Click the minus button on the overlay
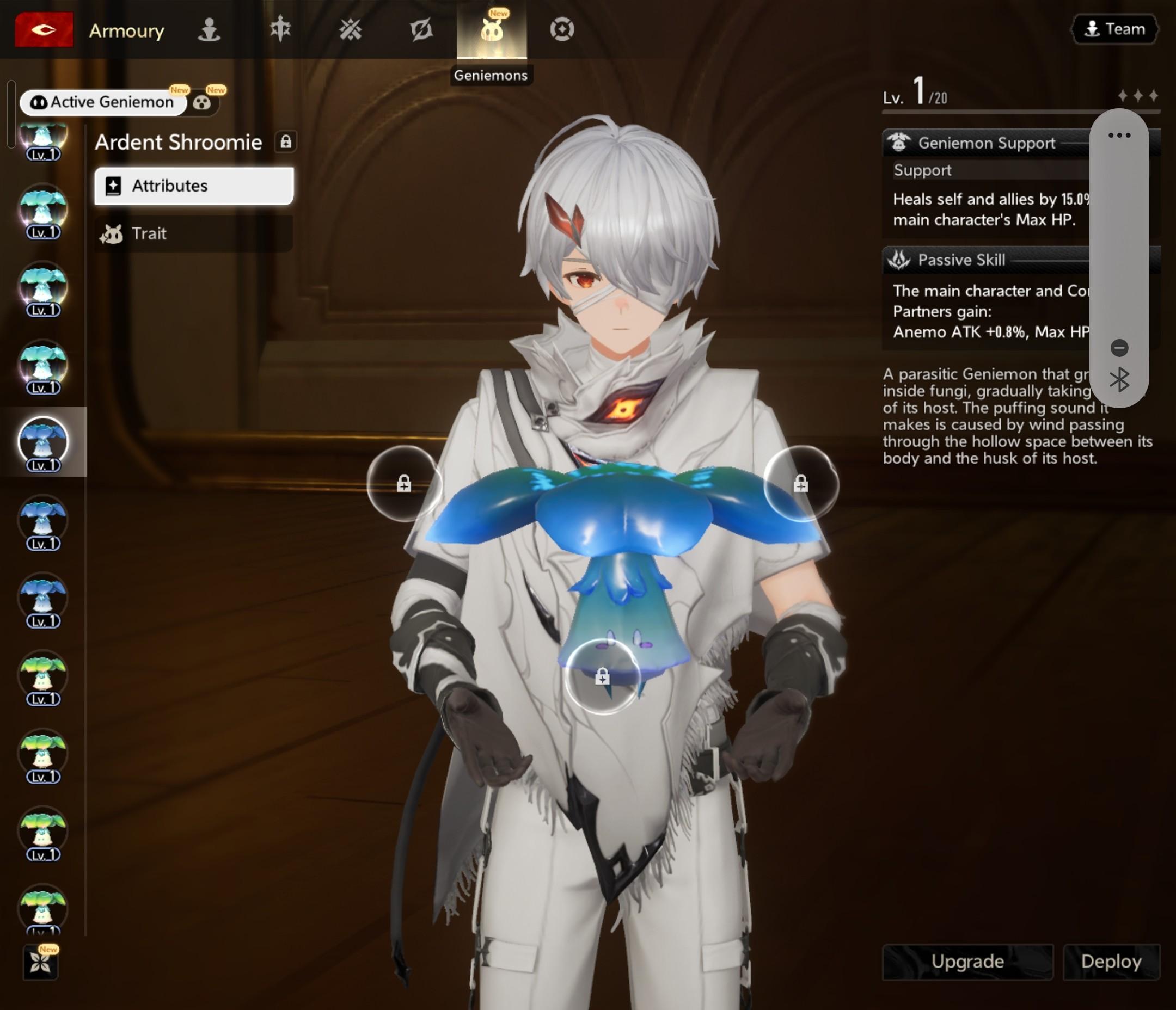 (1119, 348)
